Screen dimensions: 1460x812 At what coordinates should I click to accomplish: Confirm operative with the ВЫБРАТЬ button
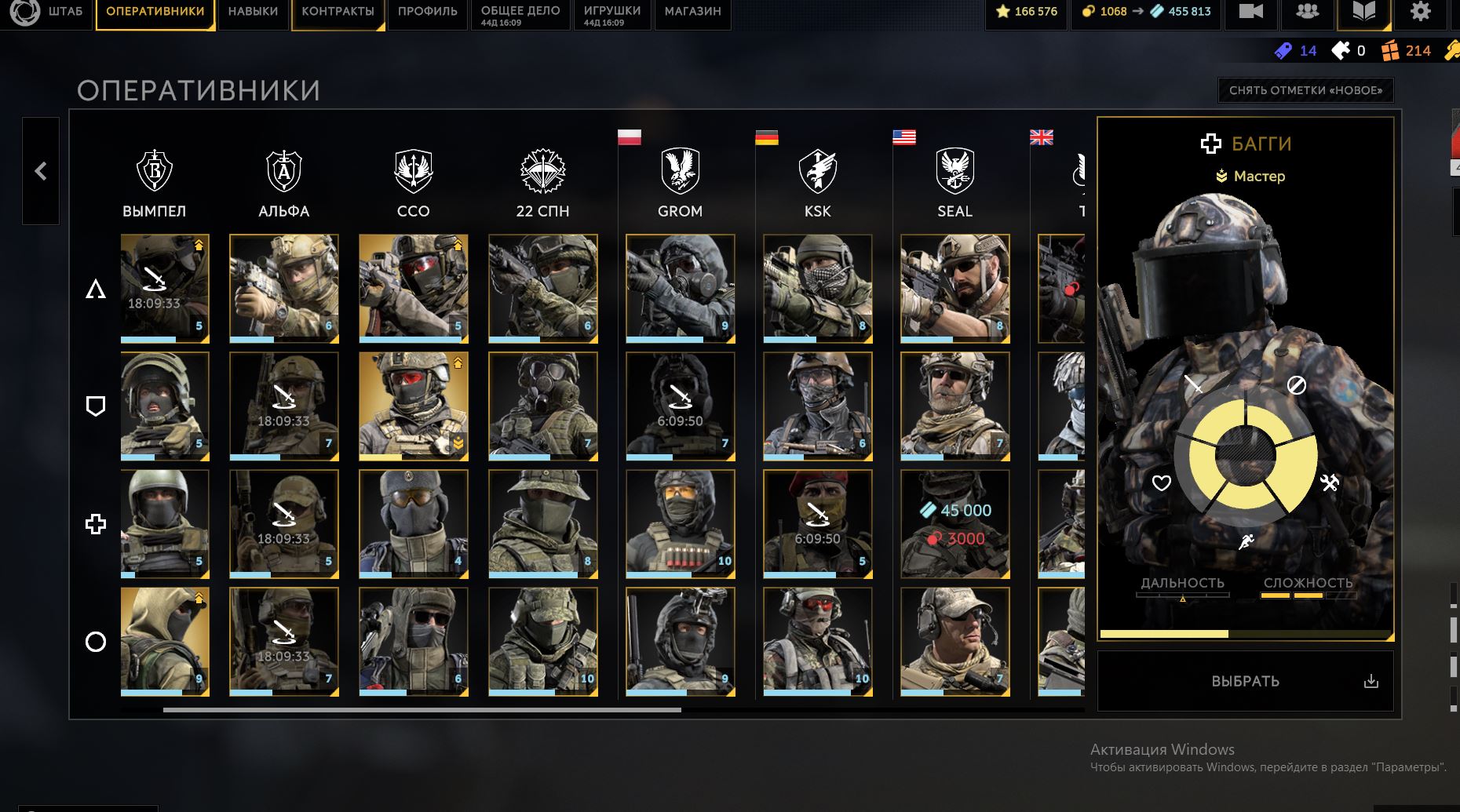pyautogui.click(x=1245, y=681)
